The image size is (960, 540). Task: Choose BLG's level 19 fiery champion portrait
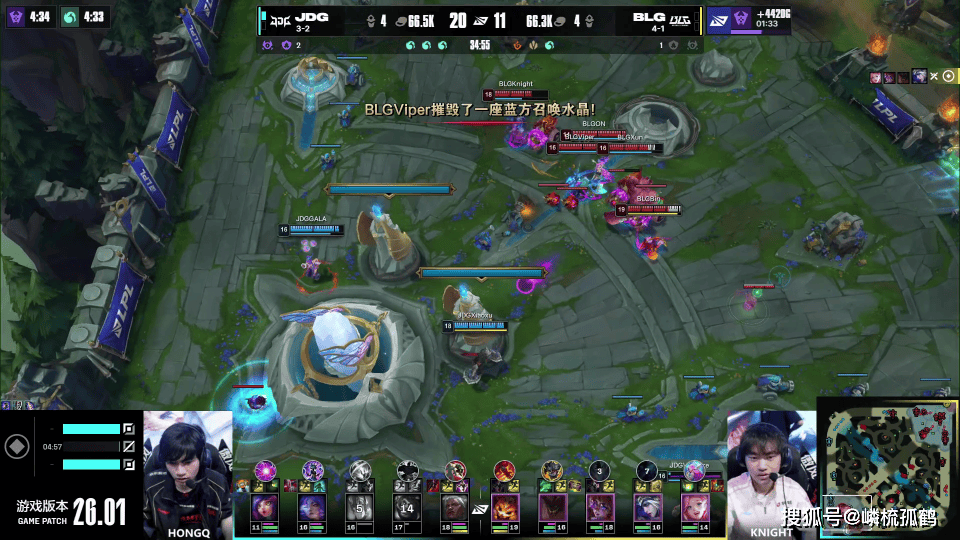[505, 505]
